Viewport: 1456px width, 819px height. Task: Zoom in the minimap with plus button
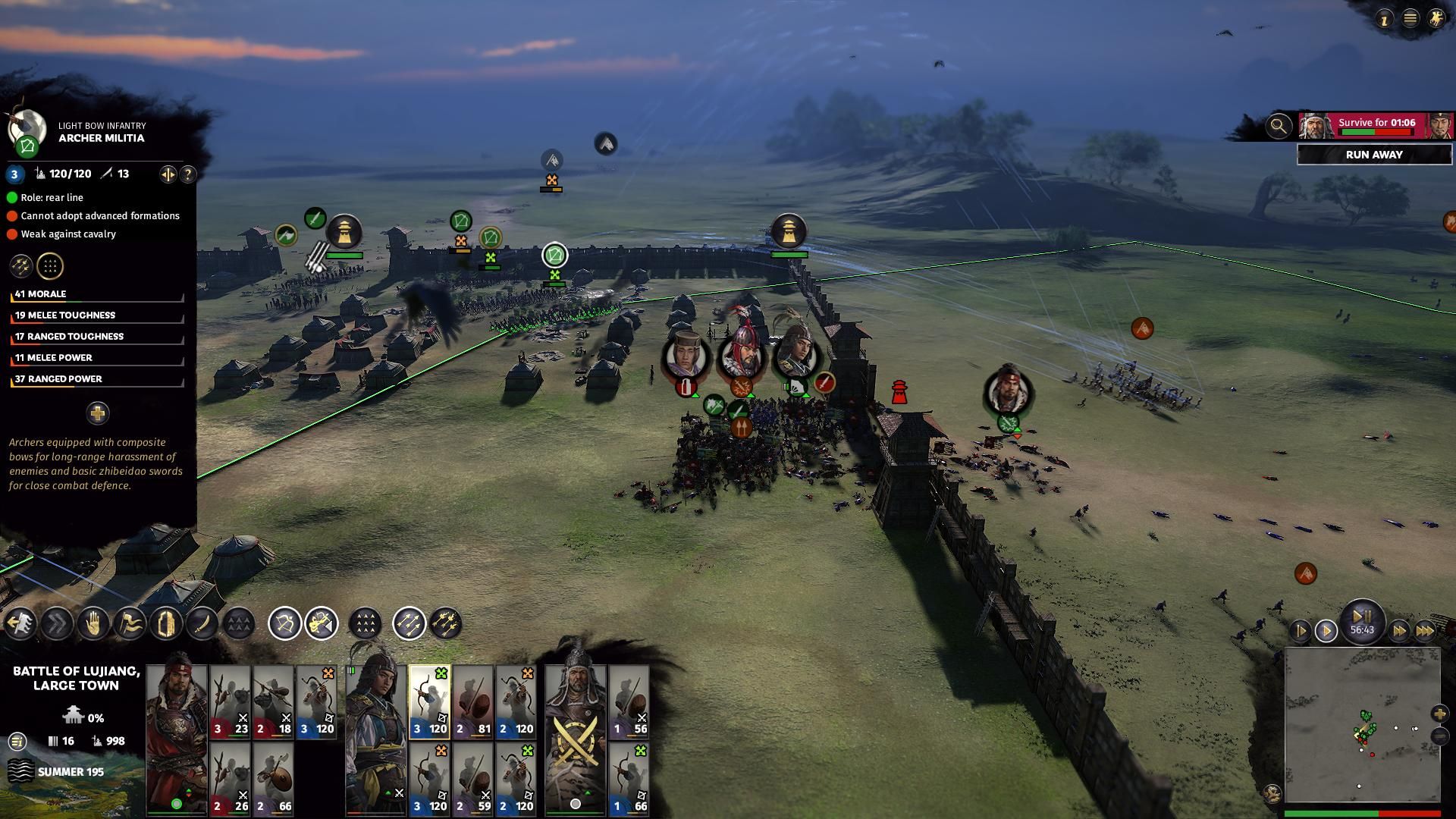click(1439, 714)
